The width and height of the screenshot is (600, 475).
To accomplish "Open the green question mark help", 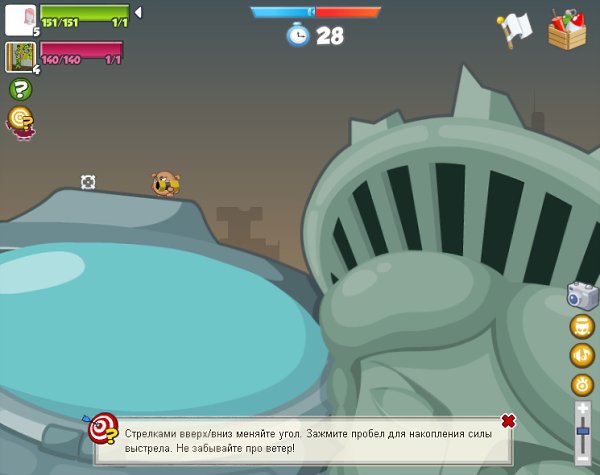I will click(x=20, y=89).
